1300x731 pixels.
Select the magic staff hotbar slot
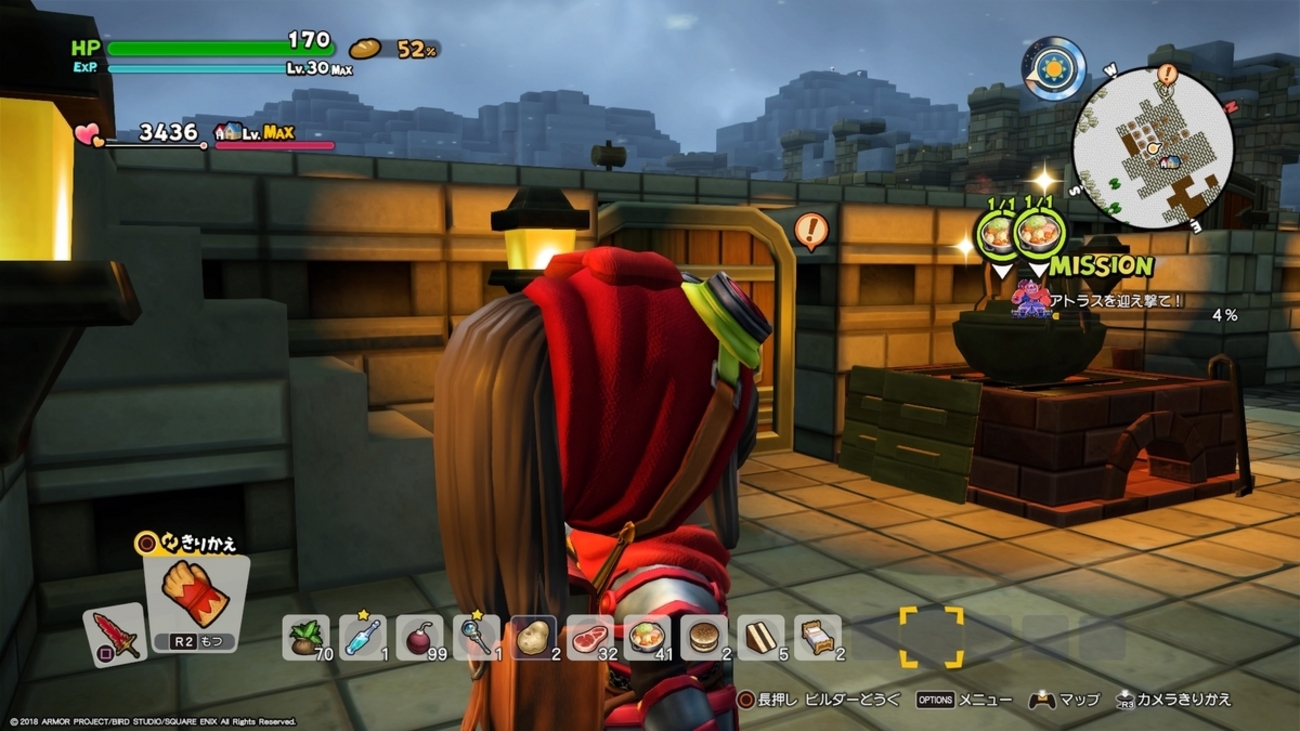[476, 637]
